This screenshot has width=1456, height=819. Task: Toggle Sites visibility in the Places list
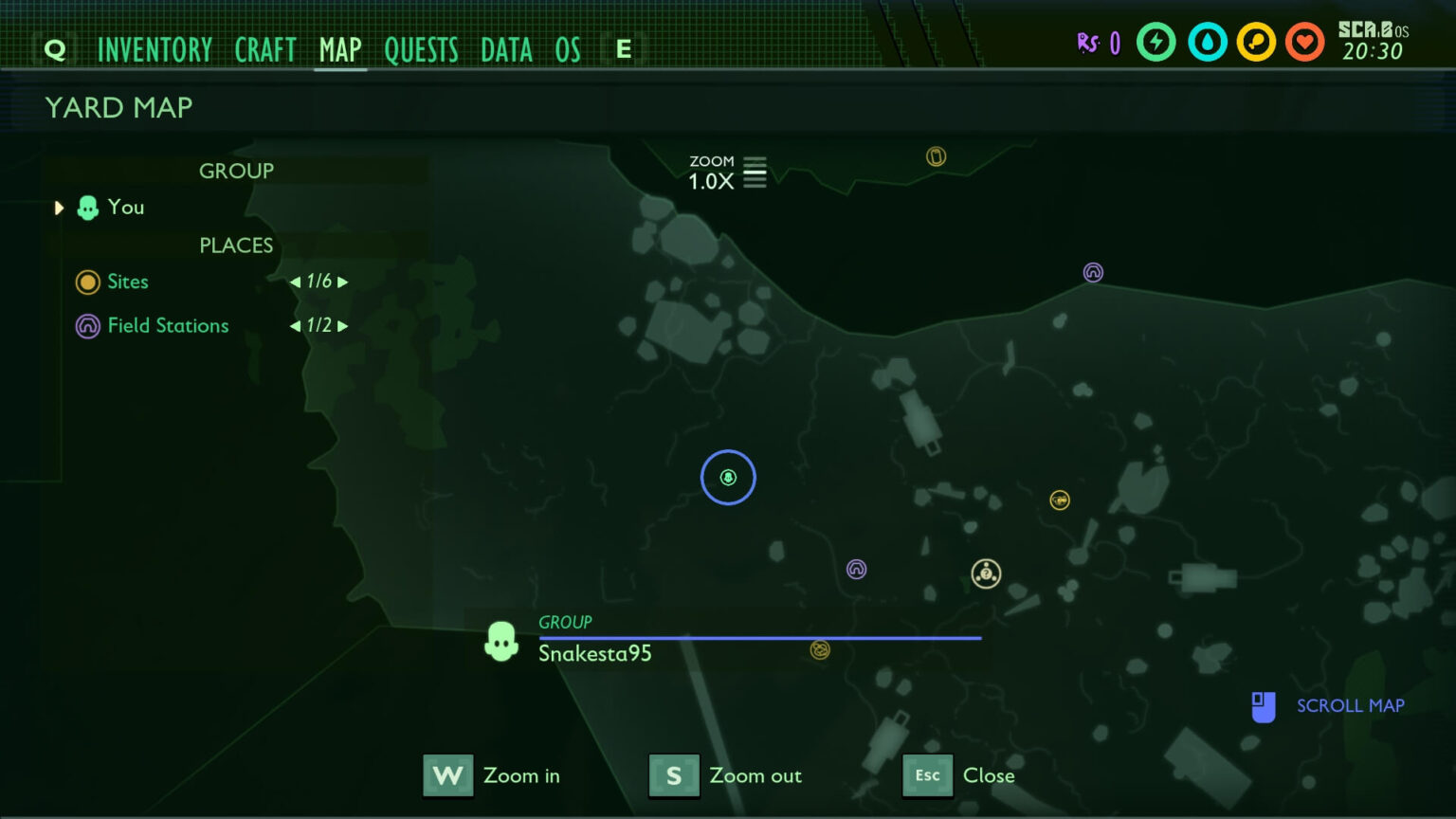click(87, 282)
